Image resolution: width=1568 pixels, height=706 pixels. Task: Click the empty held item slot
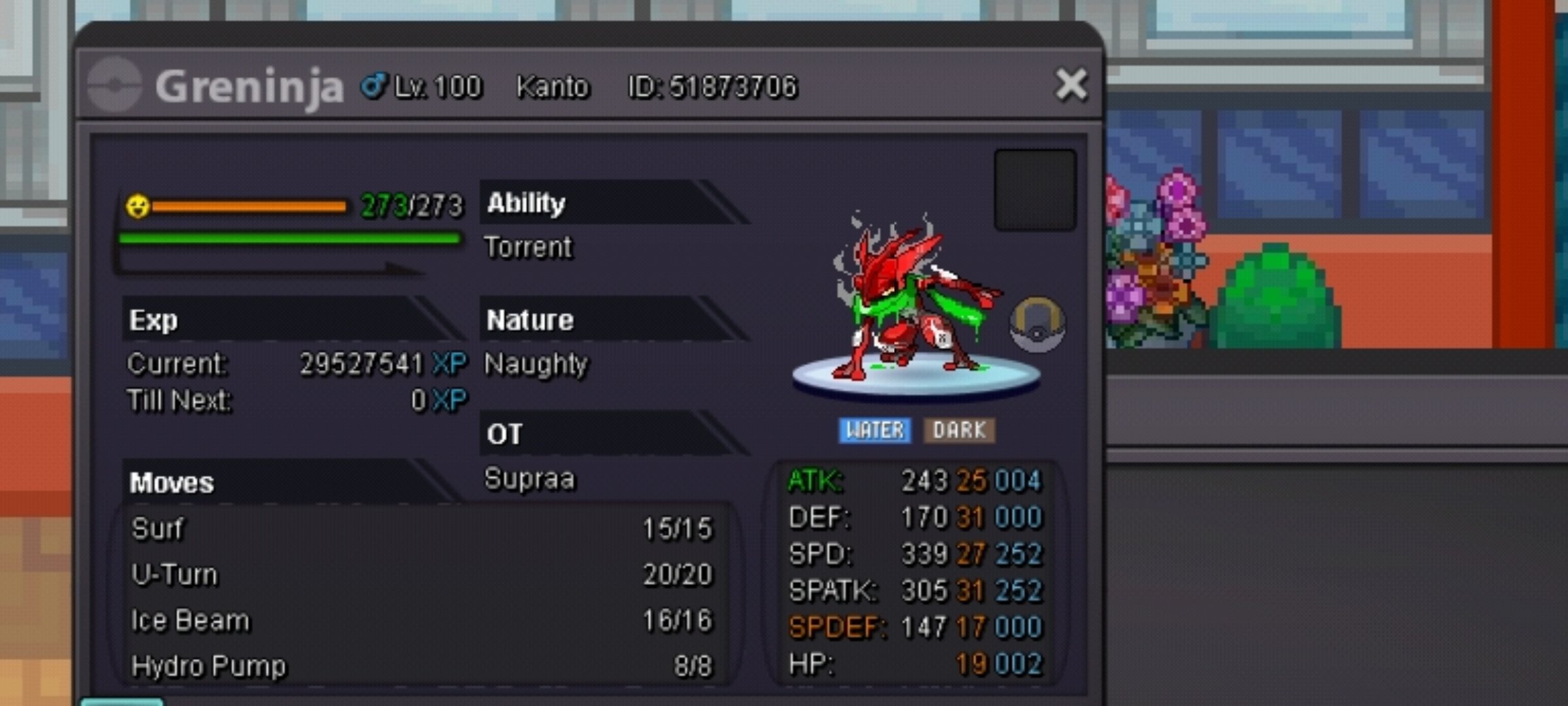1035,190
